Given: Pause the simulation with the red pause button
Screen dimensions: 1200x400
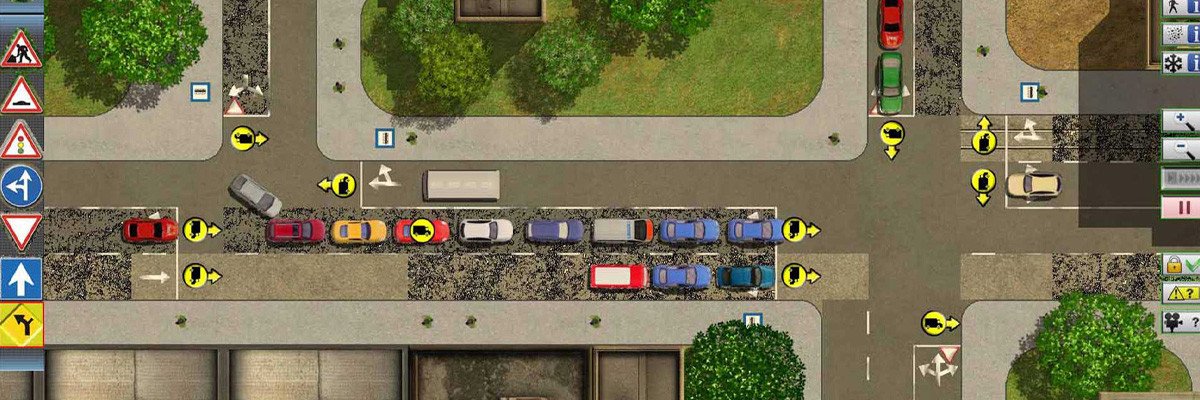Looking at the screenshot, I should [x=1180, y=208].
